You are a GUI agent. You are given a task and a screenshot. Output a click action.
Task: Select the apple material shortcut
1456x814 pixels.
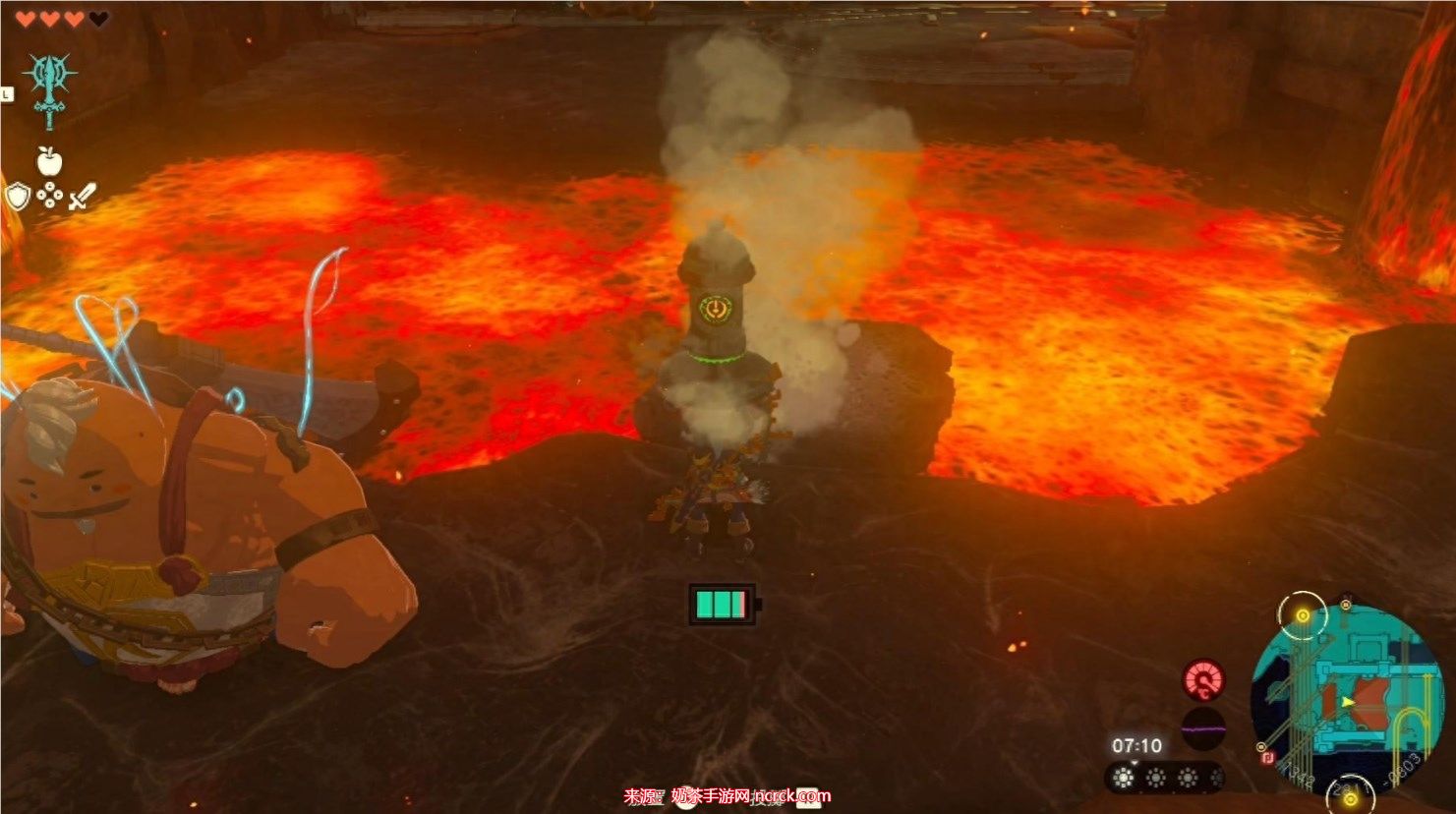point(48,160)
